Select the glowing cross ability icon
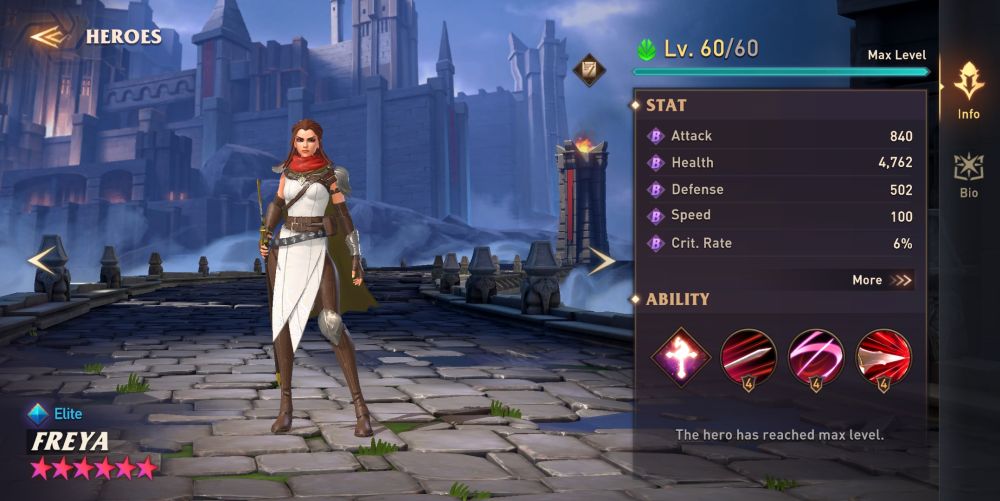Viewport: 1000px width, 501px height. tap(681, 357)
